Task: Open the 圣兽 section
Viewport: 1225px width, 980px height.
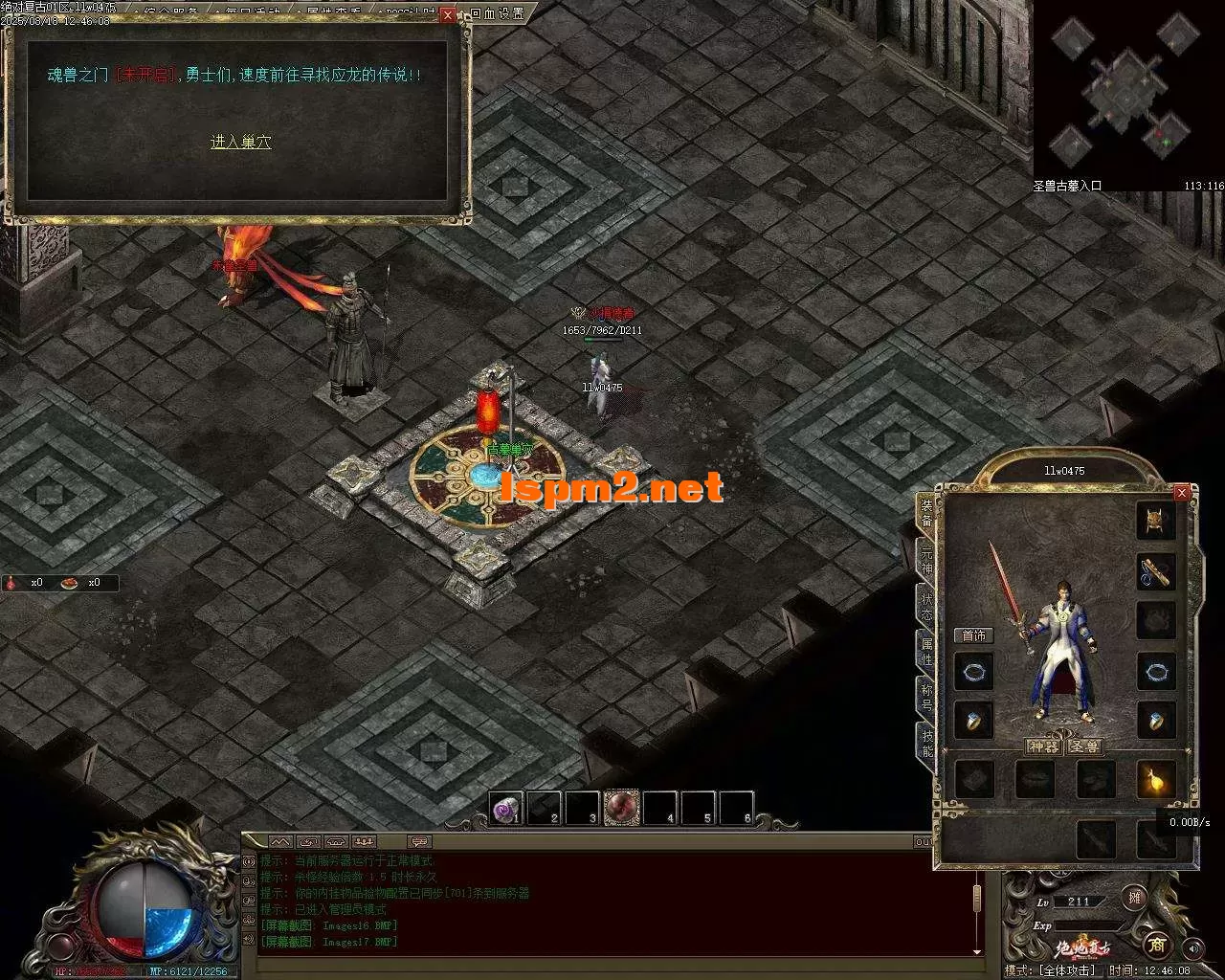Action: pos(1084,746)
